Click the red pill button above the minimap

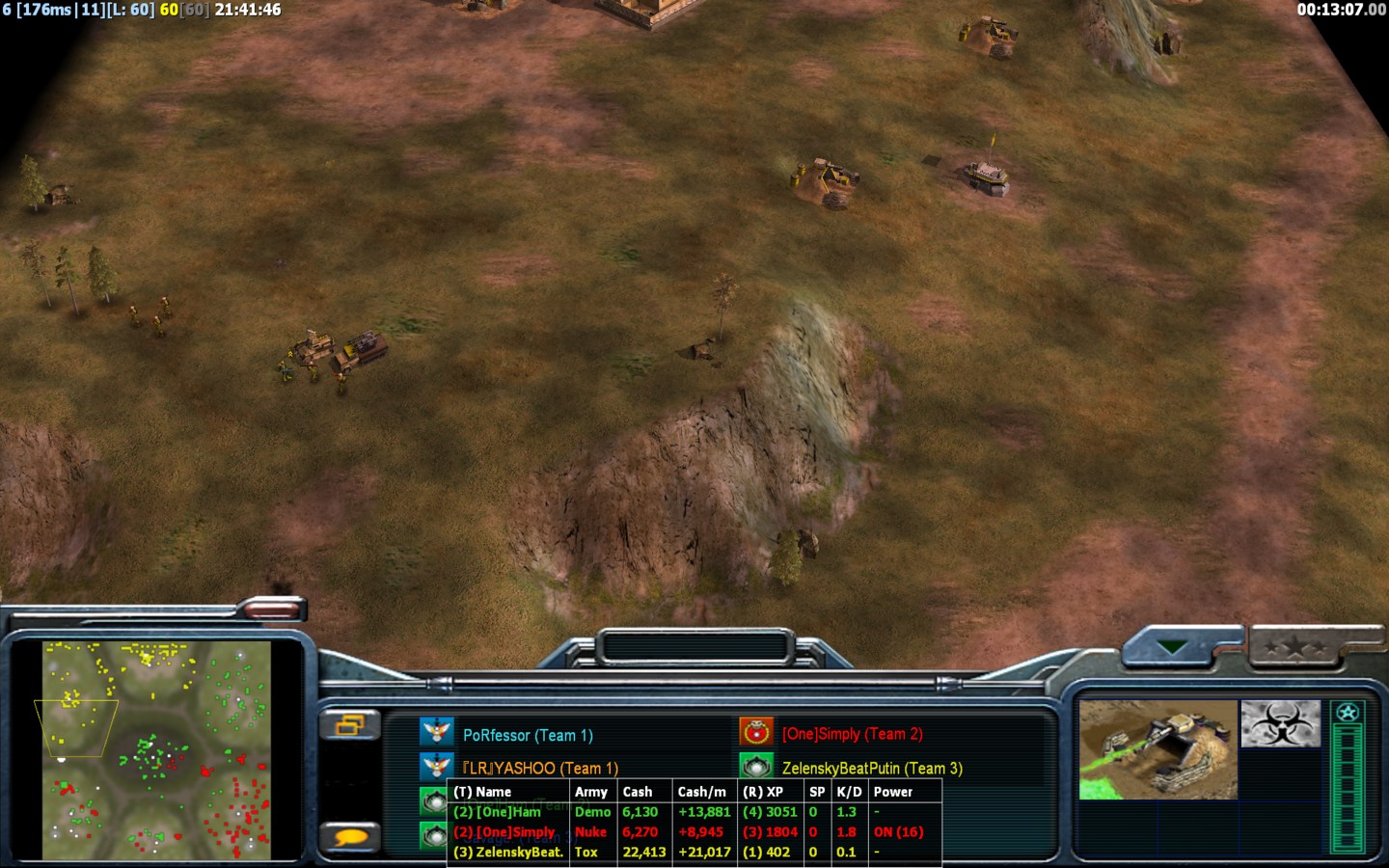coord(271,608)
